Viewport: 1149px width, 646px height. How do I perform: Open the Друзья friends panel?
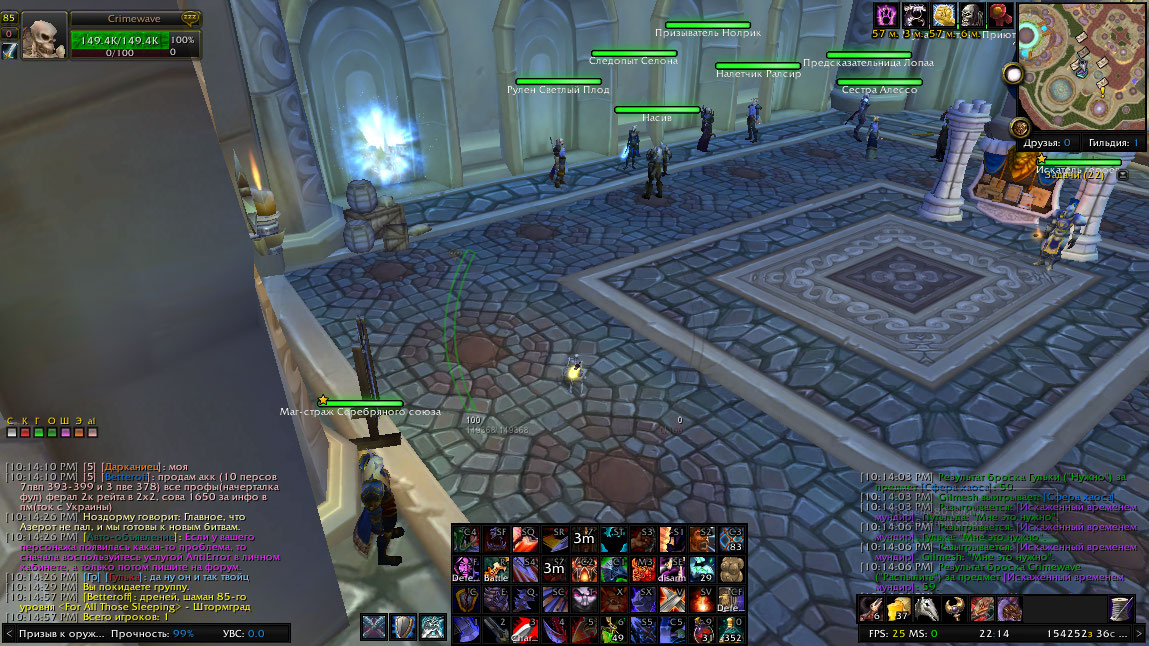[x=1047, y=143]
